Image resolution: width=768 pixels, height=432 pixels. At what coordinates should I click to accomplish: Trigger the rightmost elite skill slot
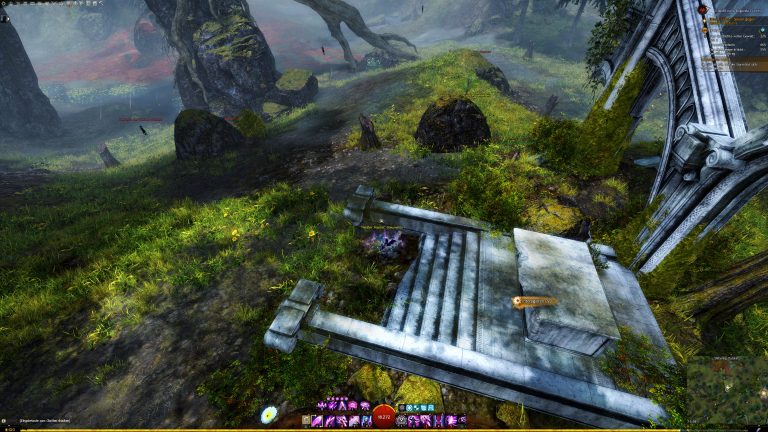pos(461,421)
